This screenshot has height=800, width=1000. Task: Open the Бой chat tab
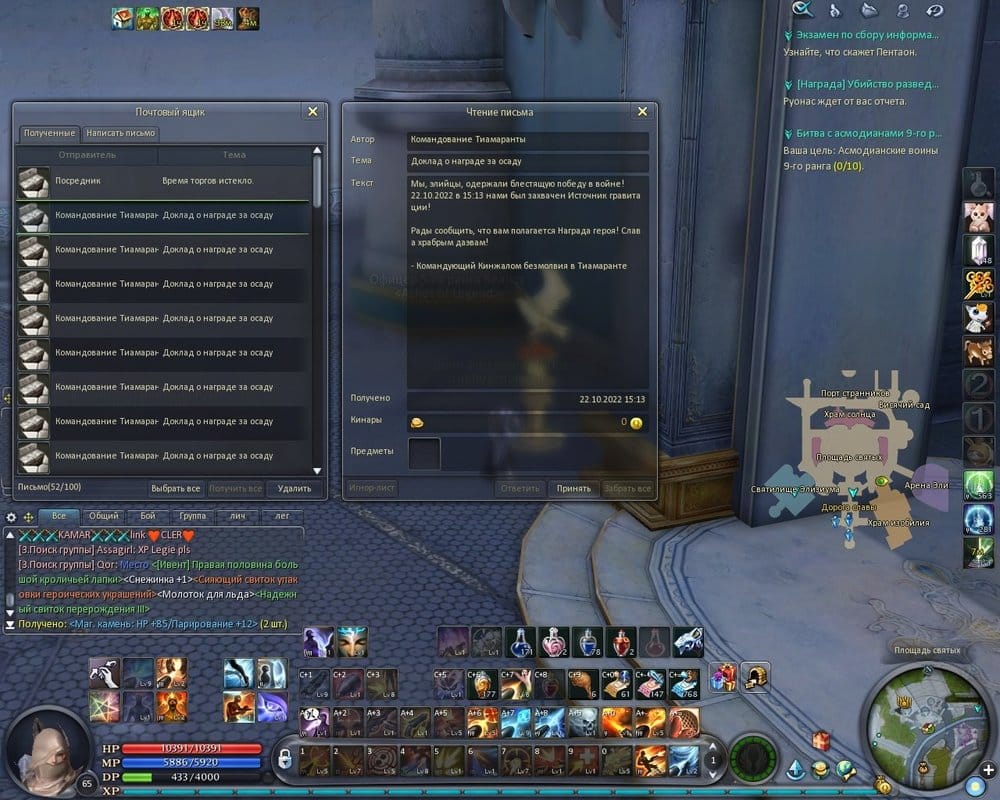[147, 516]
